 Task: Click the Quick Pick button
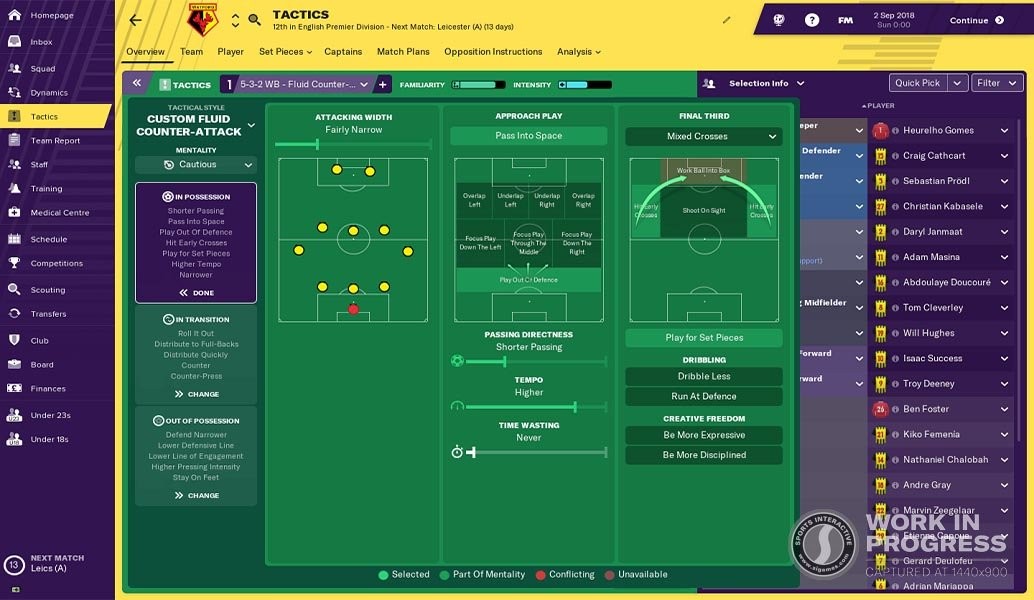[917, 83]
